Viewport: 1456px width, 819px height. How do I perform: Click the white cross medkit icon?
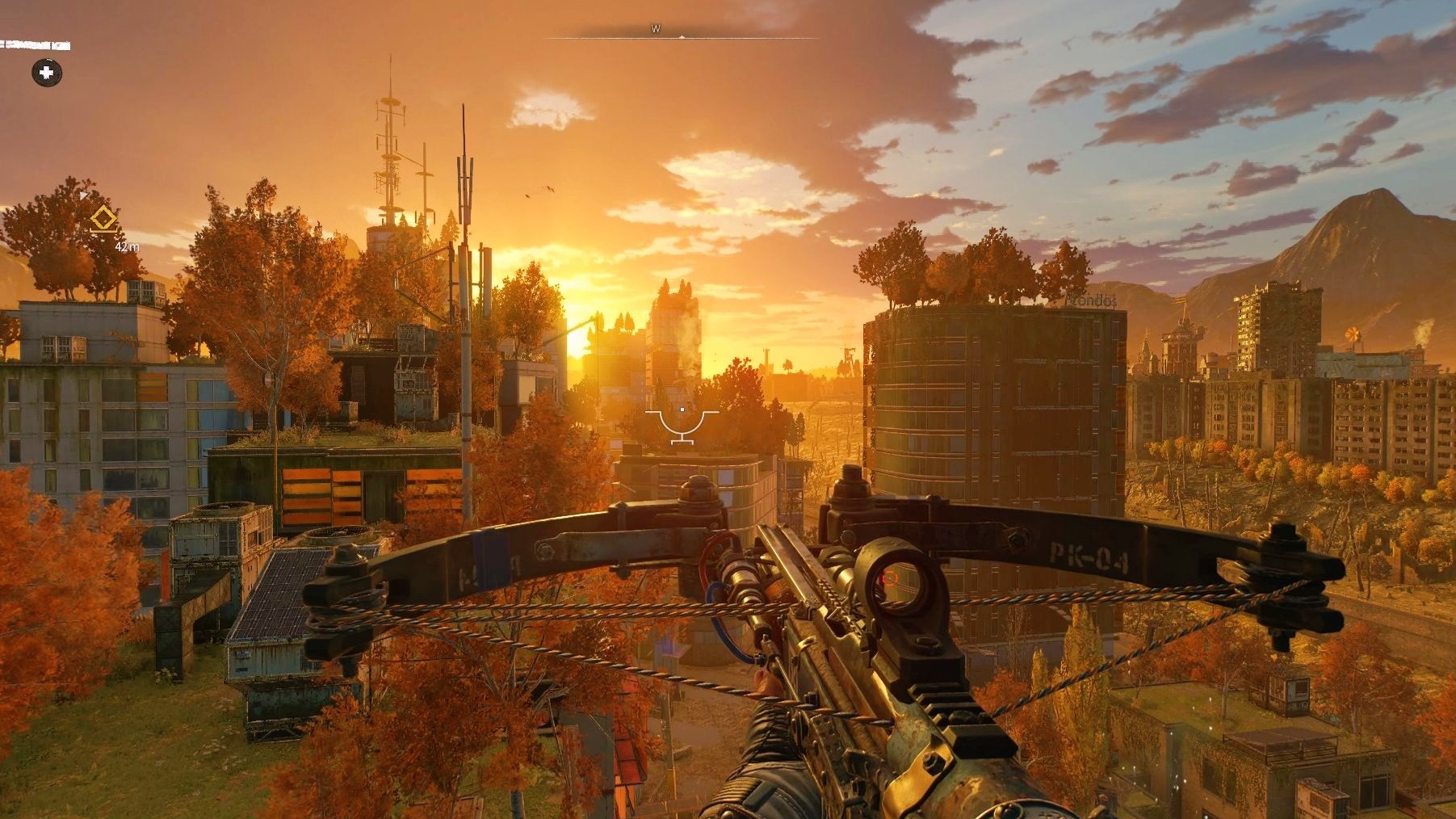tap(47, 73)
